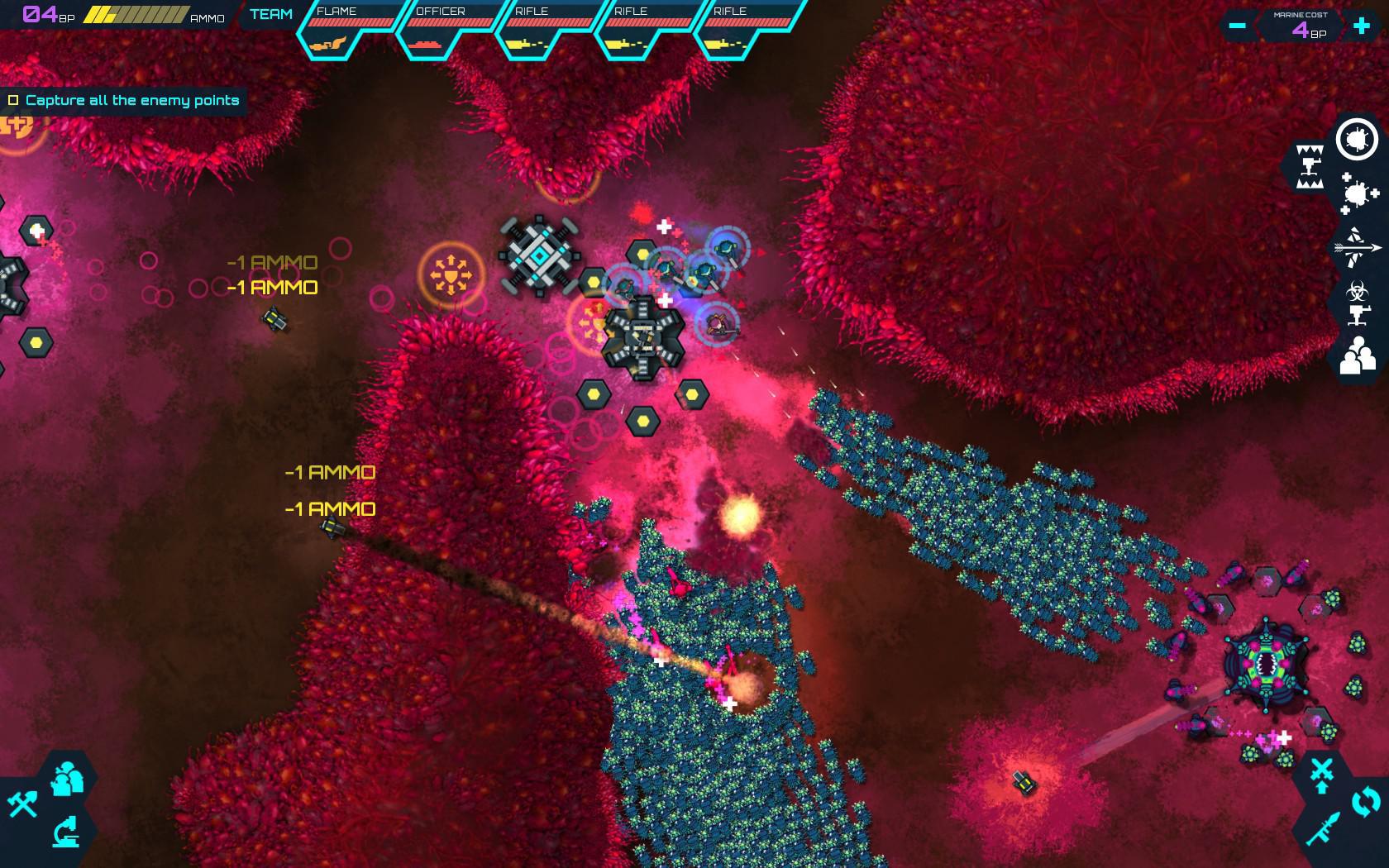
Task: Click the biohazard turret icon on right sidebar
Action: click(1358, 300)
